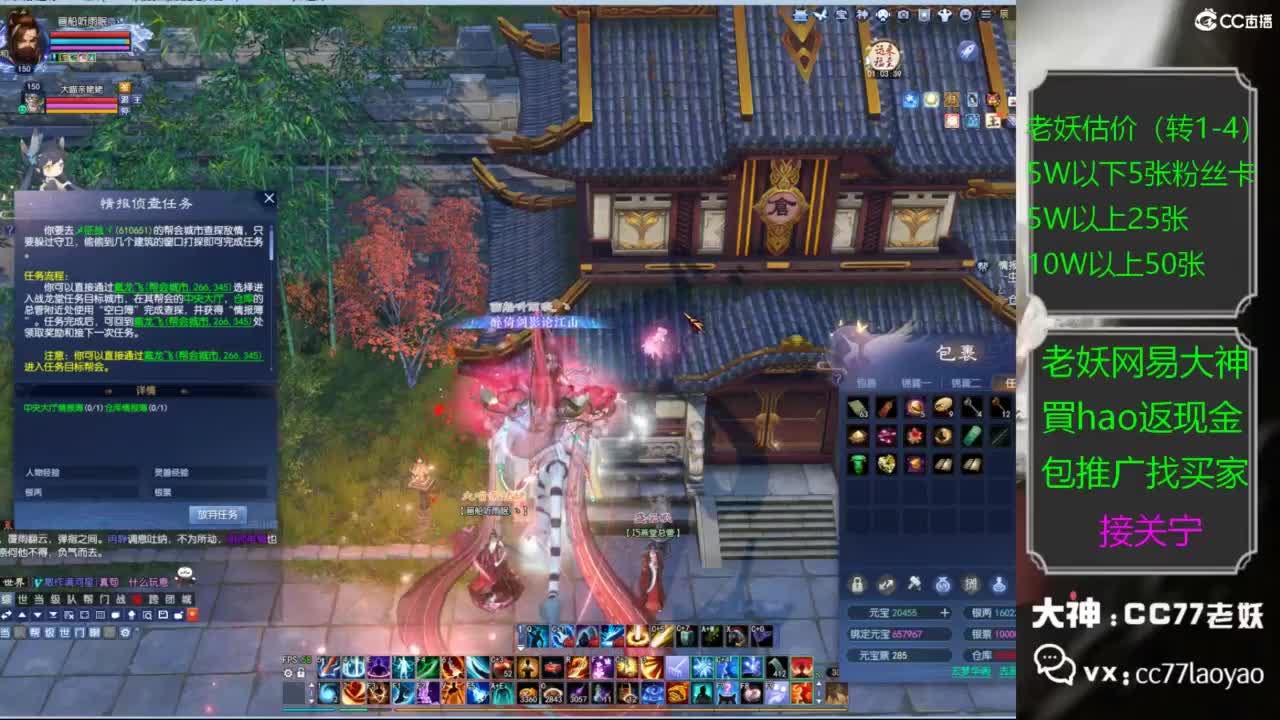
Task: Click the rocket speed-up icon below the minimap
Action: 968,51
